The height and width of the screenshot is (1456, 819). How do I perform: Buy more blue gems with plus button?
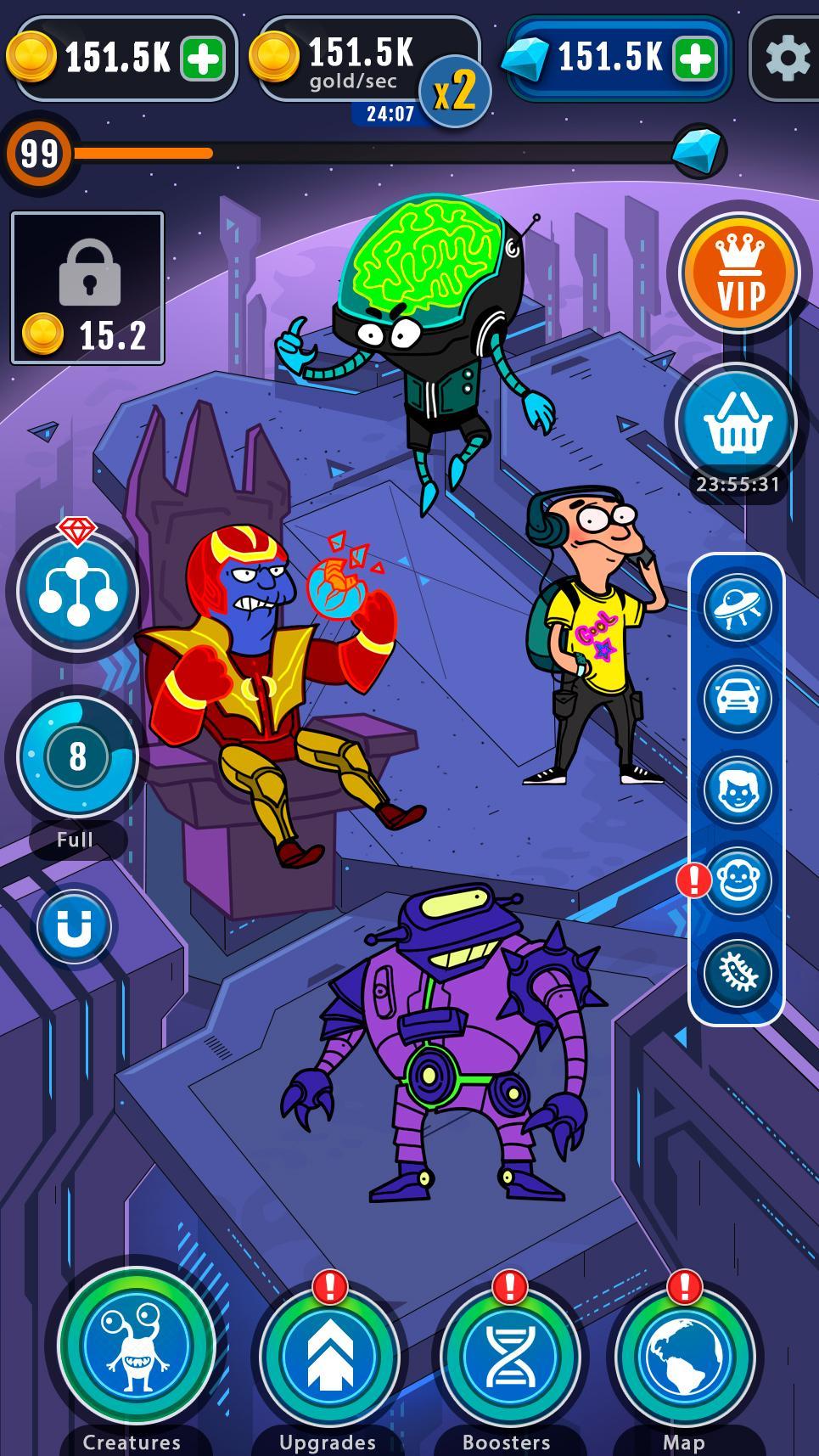coord(695,59)
